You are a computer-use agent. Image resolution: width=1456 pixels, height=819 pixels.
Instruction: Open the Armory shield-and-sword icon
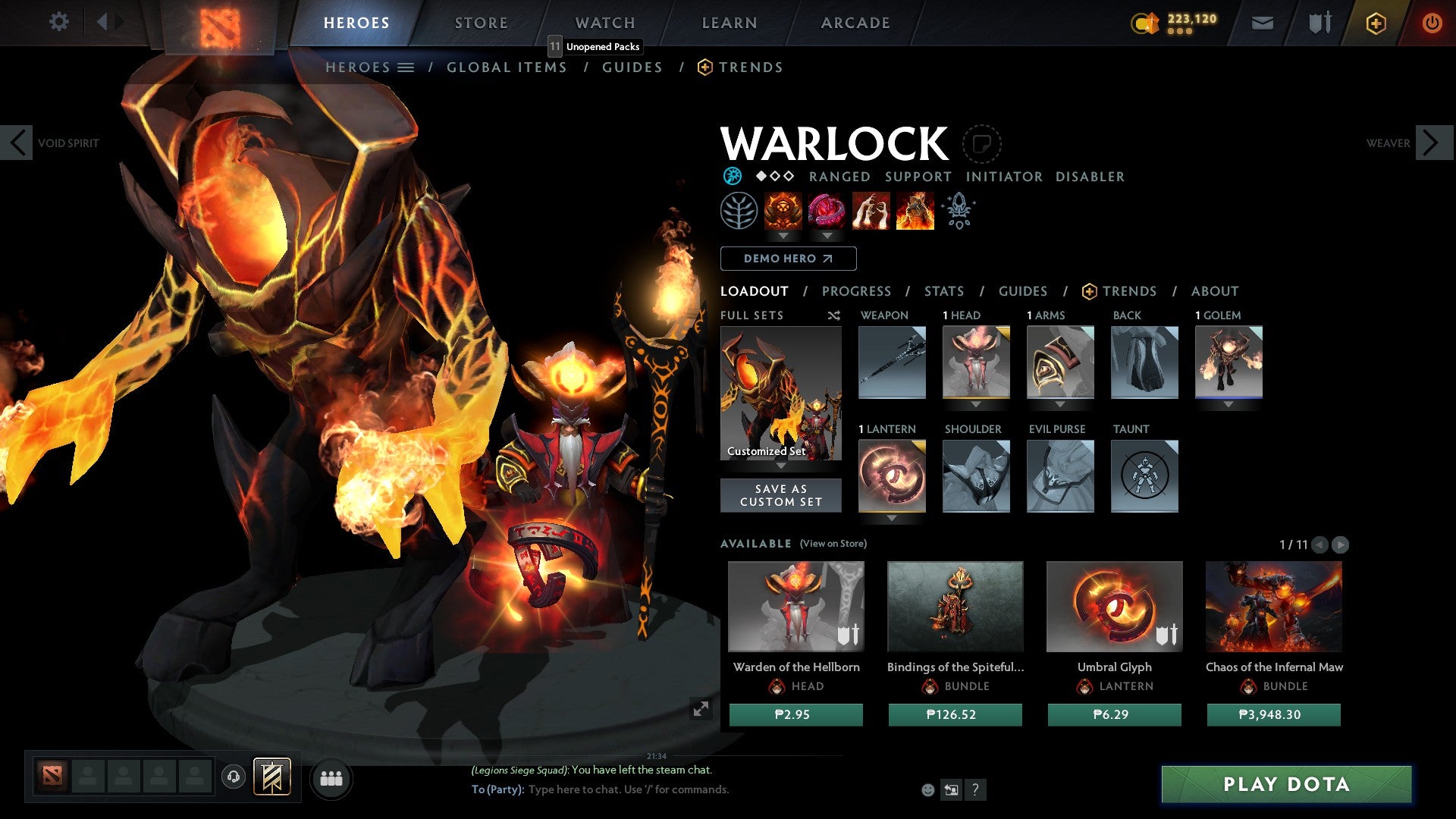pos(1319,22)
